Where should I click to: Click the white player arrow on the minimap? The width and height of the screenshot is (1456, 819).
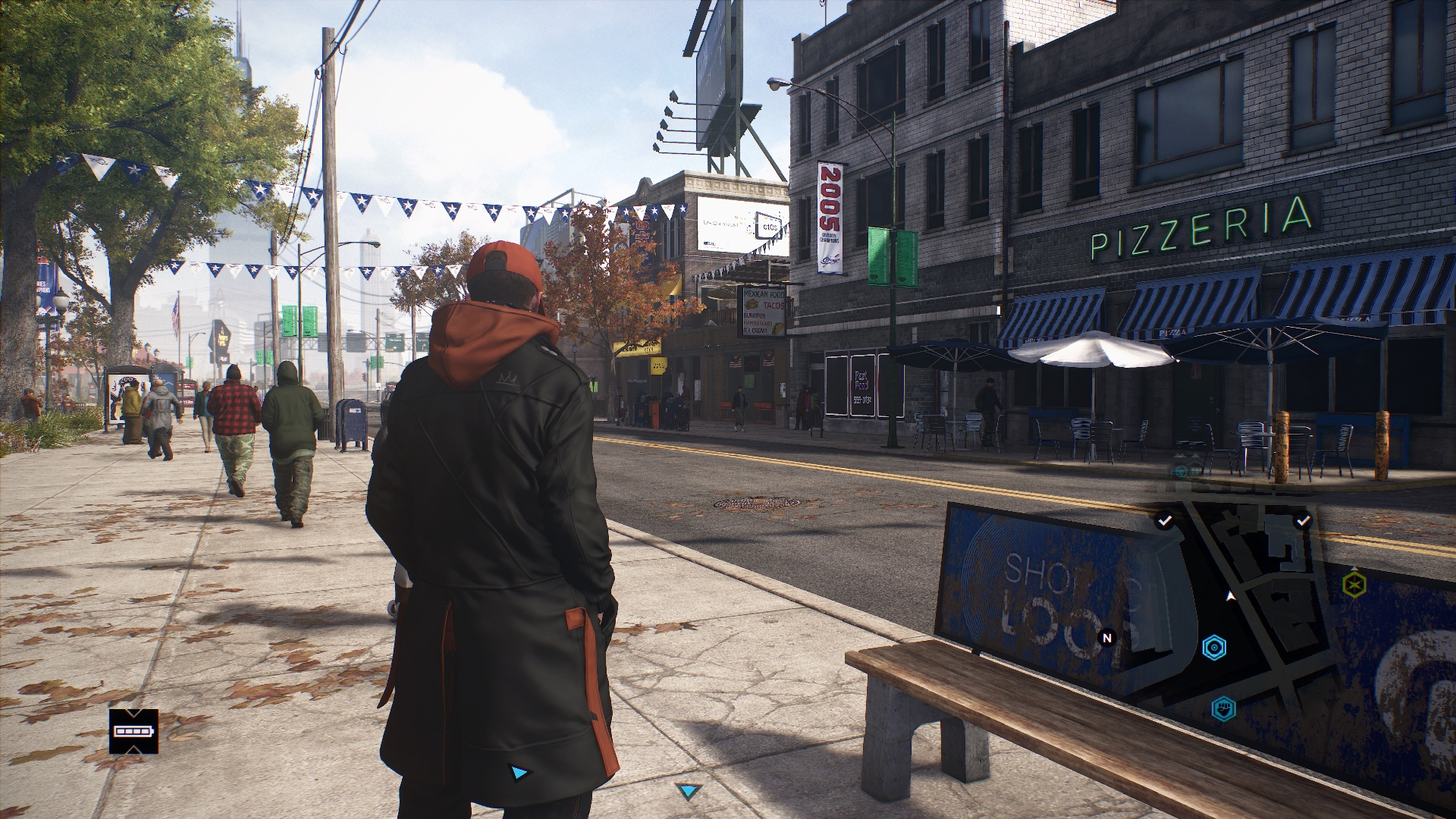(x=1230, y=595)
